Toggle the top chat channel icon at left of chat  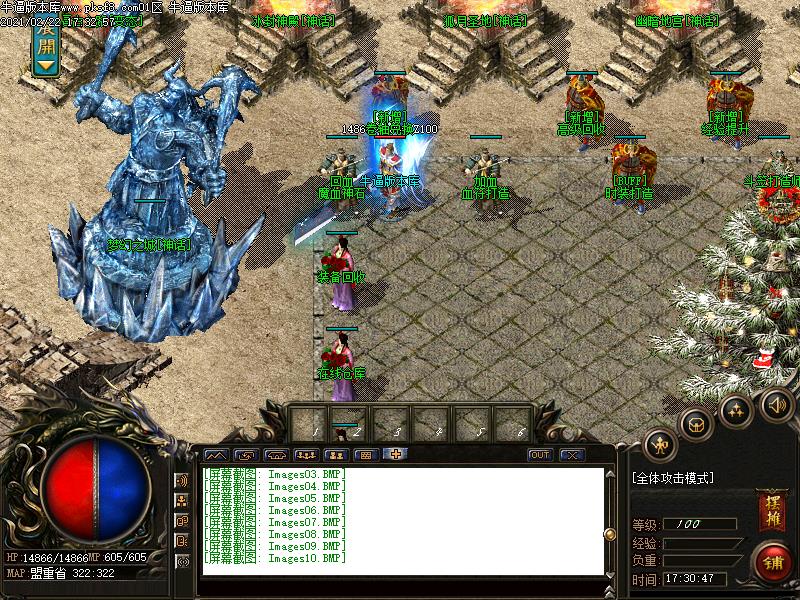[182, 481]
